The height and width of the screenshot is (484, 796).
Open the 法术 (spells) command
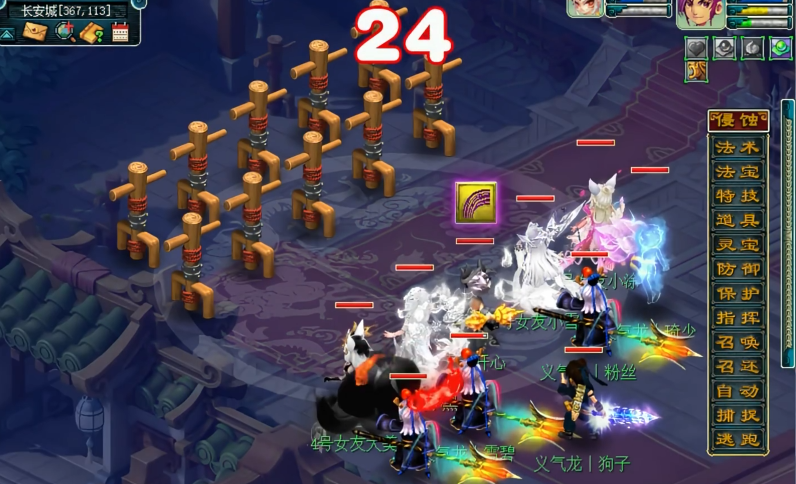click(738, 146)
